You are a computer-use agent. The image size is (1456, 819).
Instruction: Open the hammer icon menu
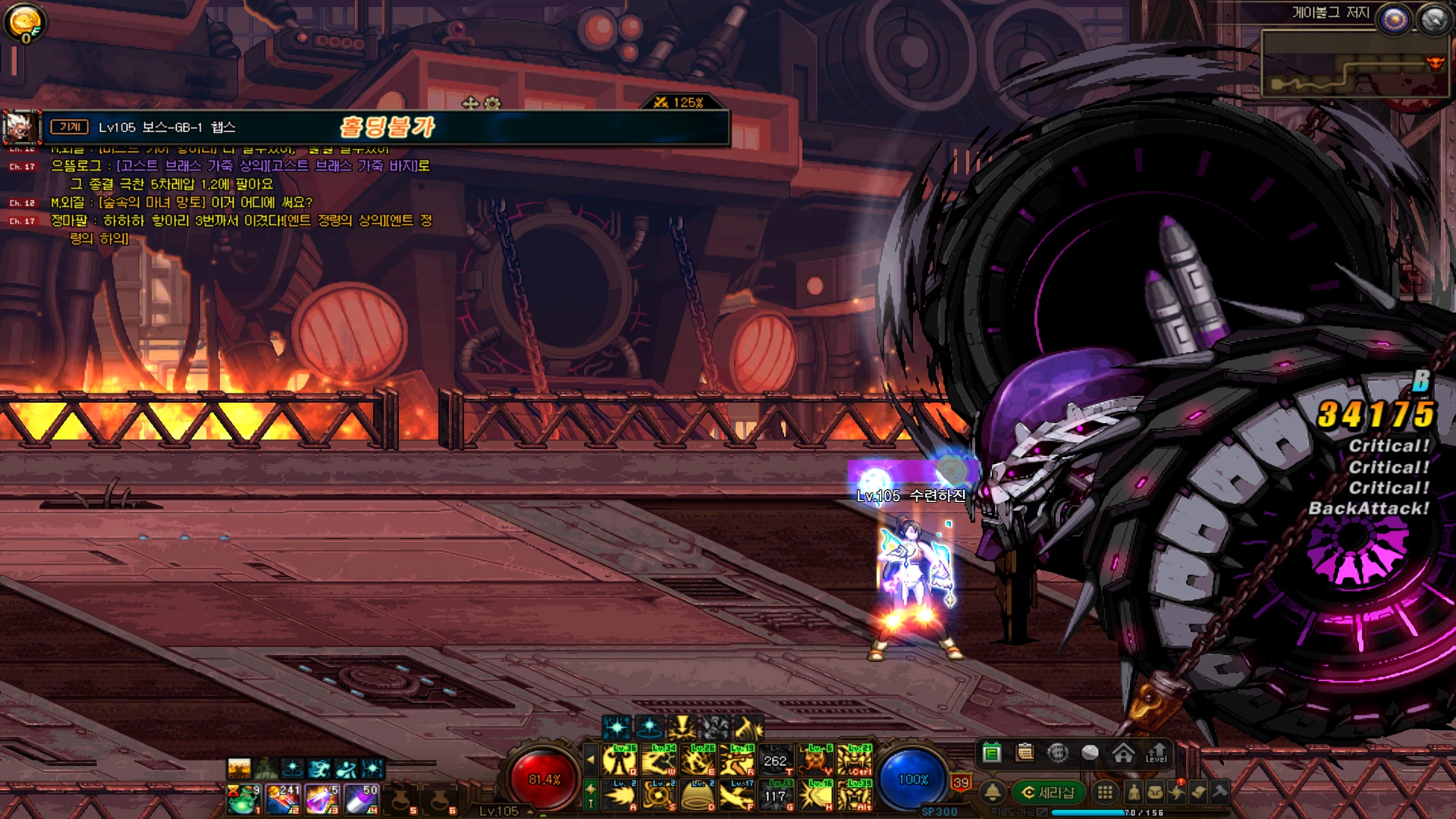(1219, 792)
